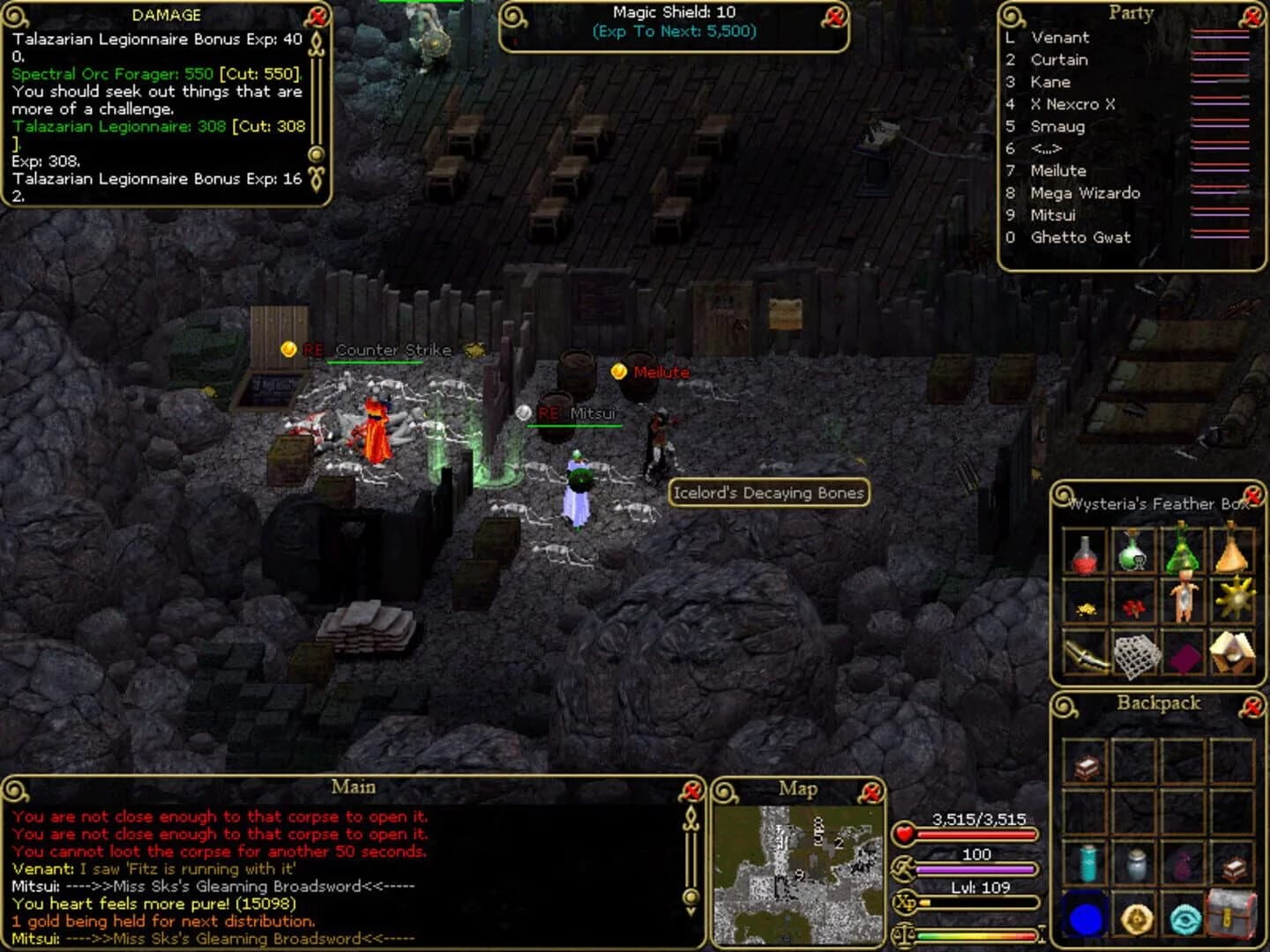This screenshot has width=1270, height=952.
Task: Click the blue orb in the Backpack
Action: 1086,919
